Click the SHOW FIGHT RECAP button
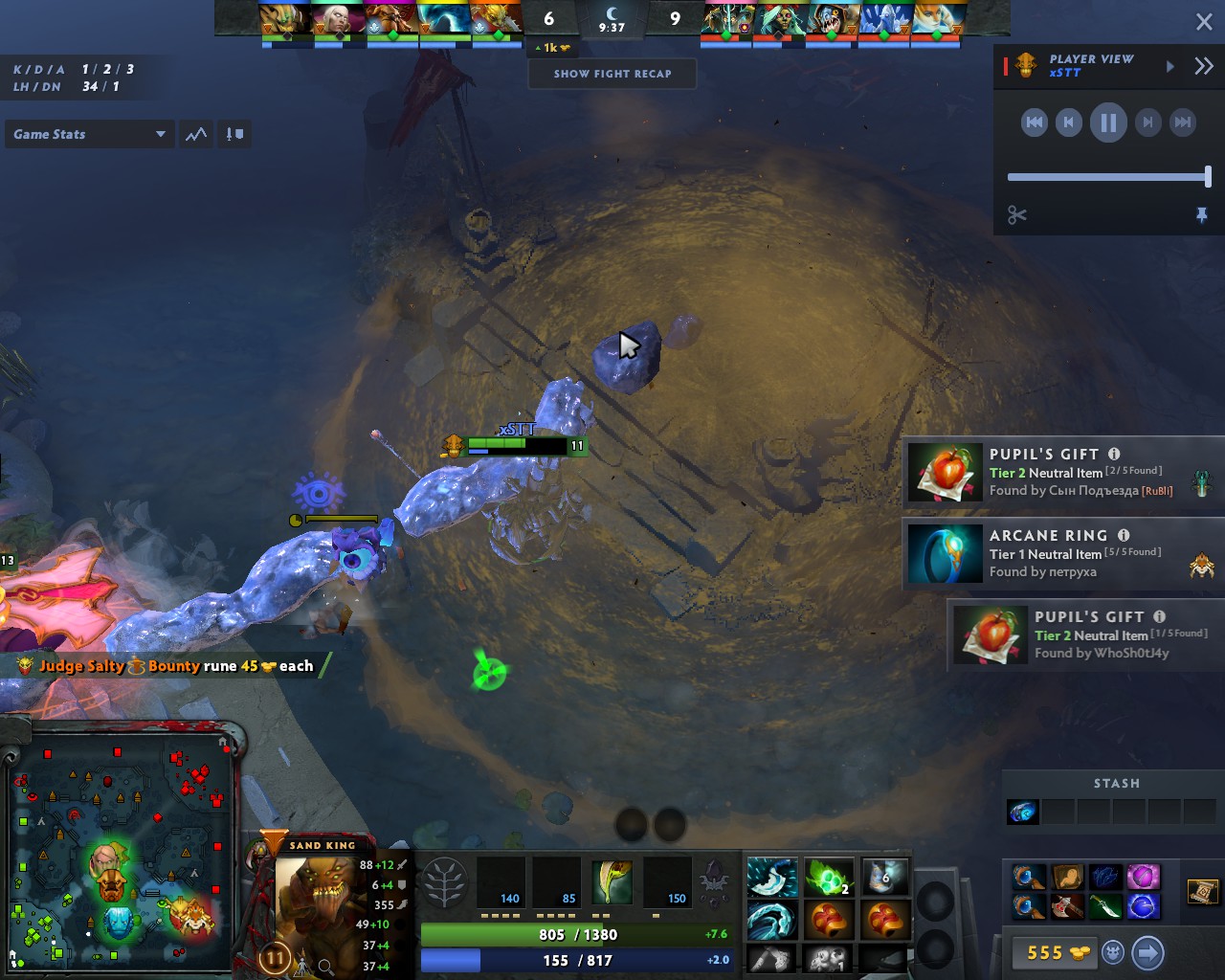The height and width of the screenshot is (980, 1225). [x=612, y=74]
